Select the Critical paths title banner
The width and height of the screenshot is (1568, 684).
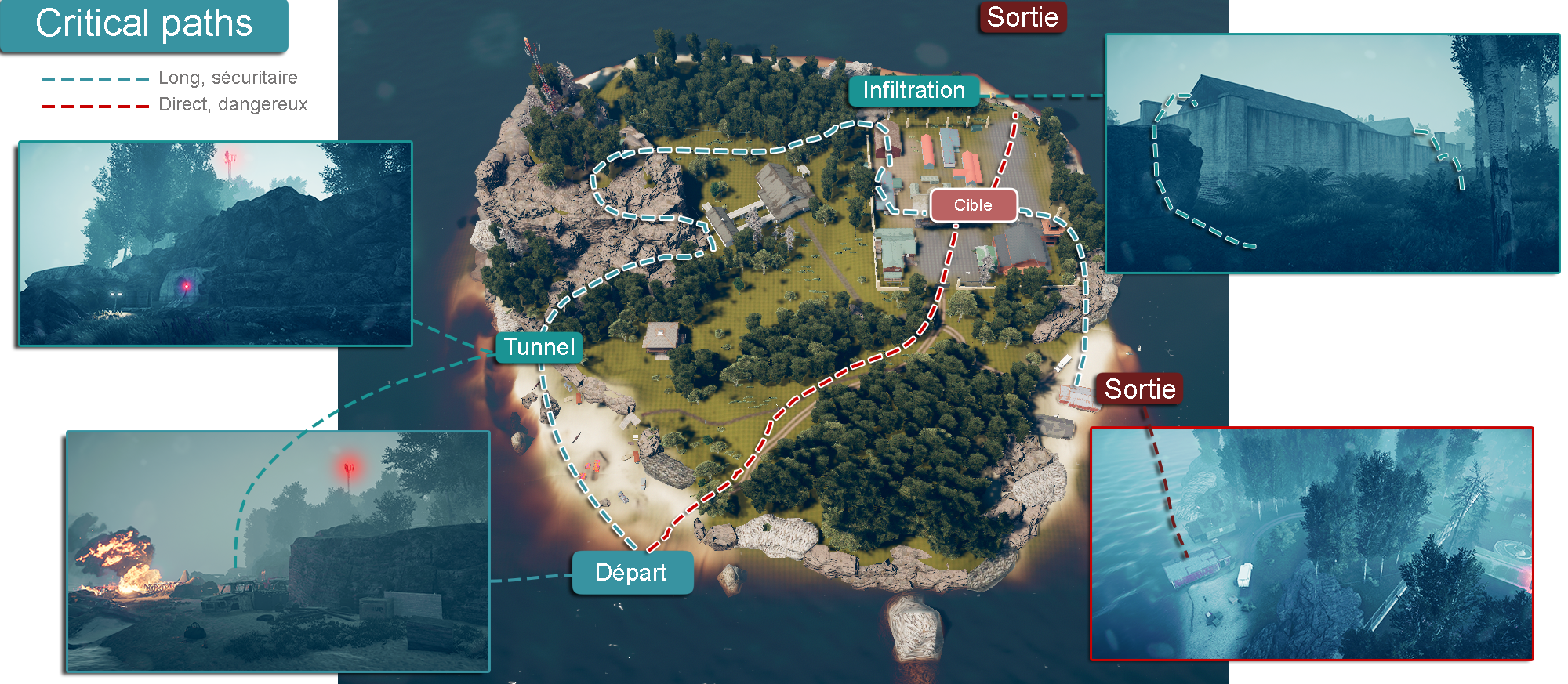(x=144, y=24)
